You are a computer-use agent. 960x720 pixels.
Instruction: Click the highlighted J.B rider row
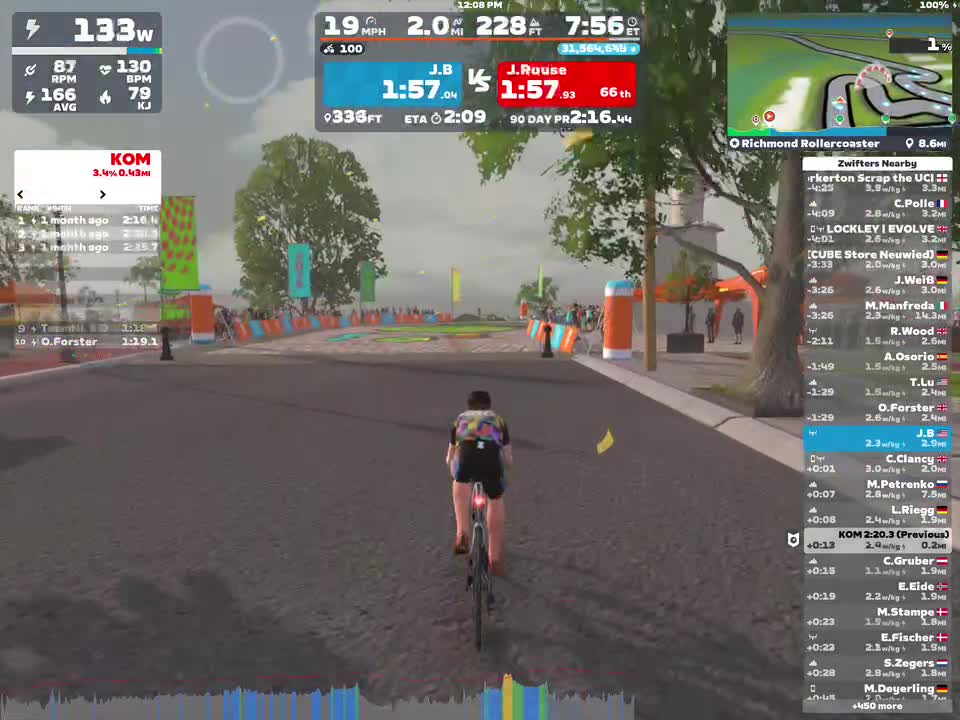(x=877, y=438)
